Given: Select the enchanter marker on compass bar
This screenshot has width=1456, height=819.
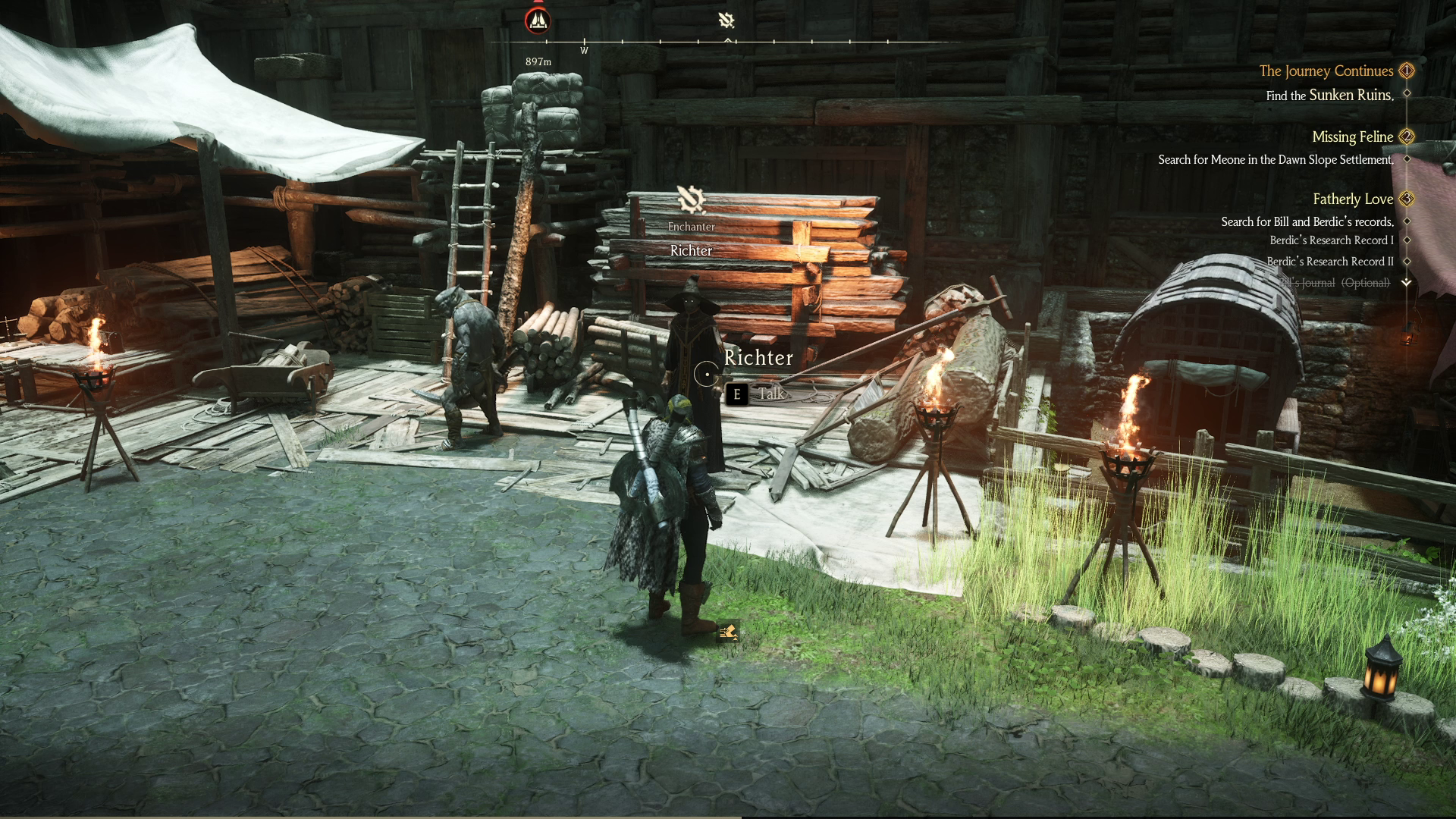Looking at the screenshot, I should tap(726, 20).
